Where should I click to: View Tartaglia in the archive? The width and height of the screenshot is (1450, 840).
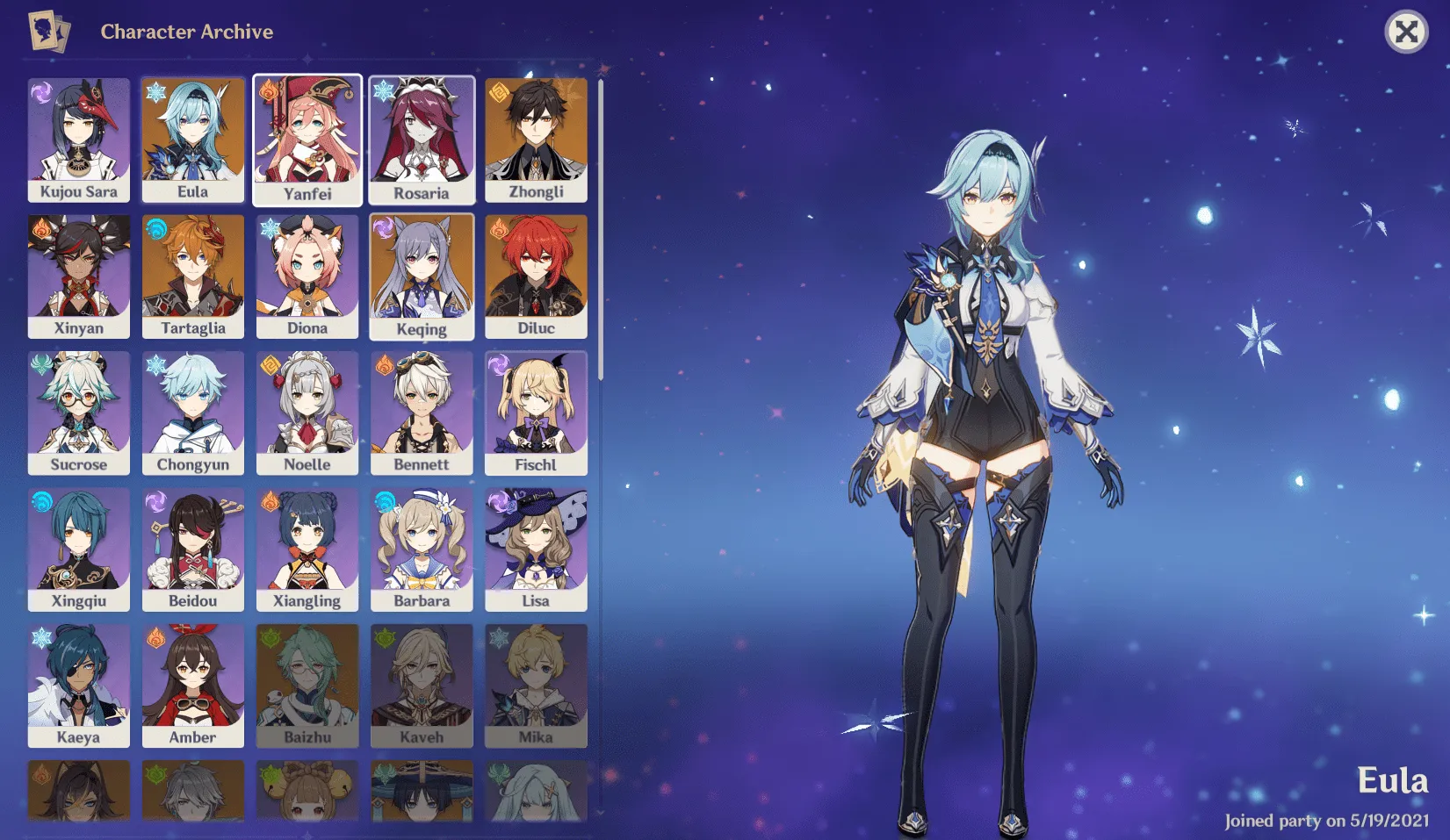[x=193, y=276]
